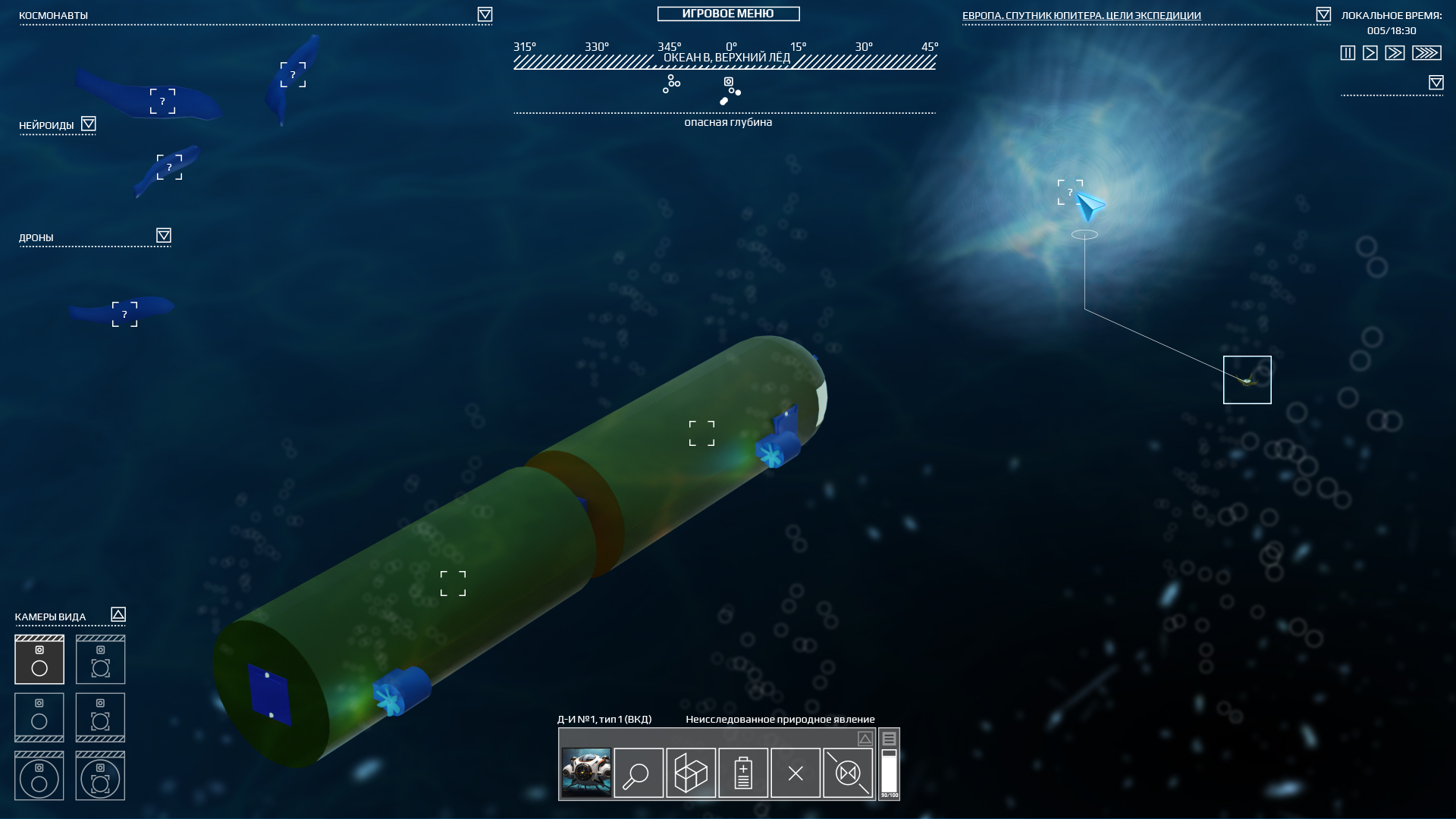Click the X cancel action icon

coord(795,773)
